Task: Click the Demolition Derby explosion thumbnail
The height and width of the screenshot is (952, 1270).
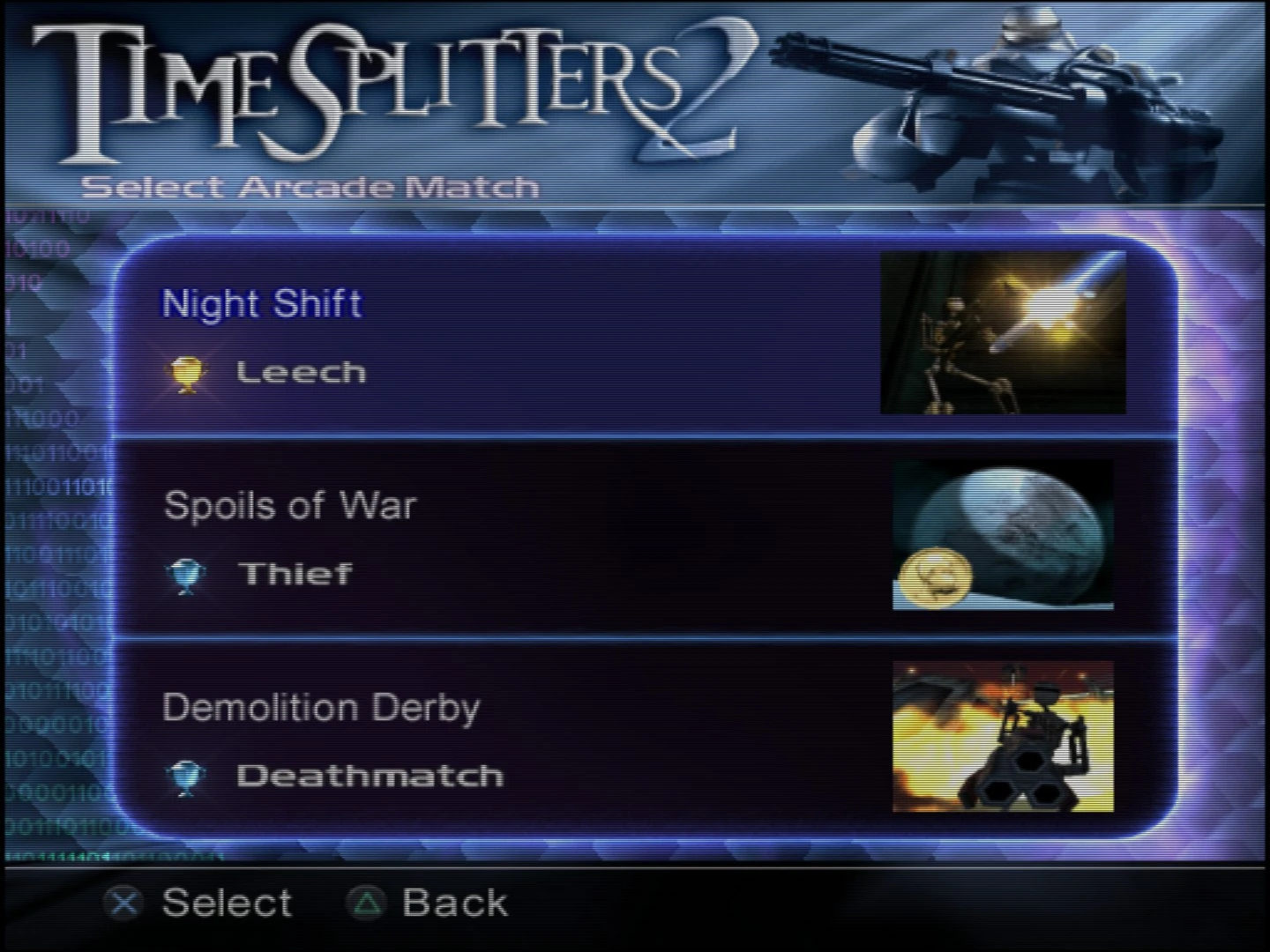Action: [x=1001, y=736]
